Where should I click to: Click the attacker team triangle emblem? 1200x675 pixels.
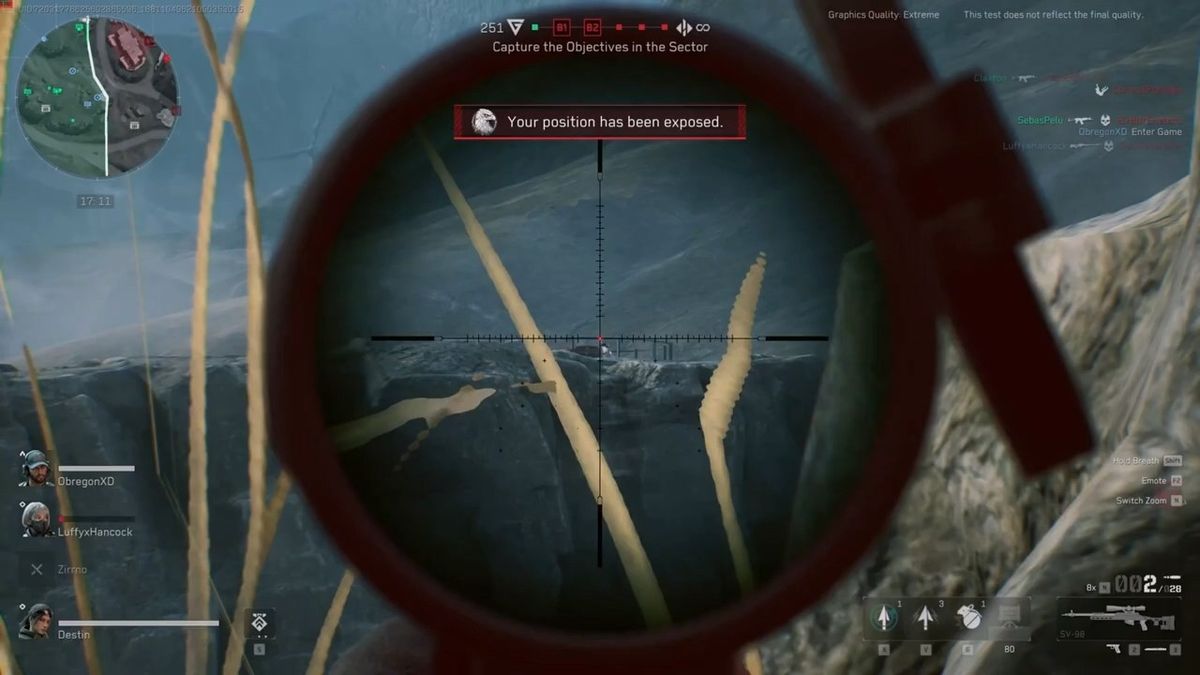(x=516, y=28)
